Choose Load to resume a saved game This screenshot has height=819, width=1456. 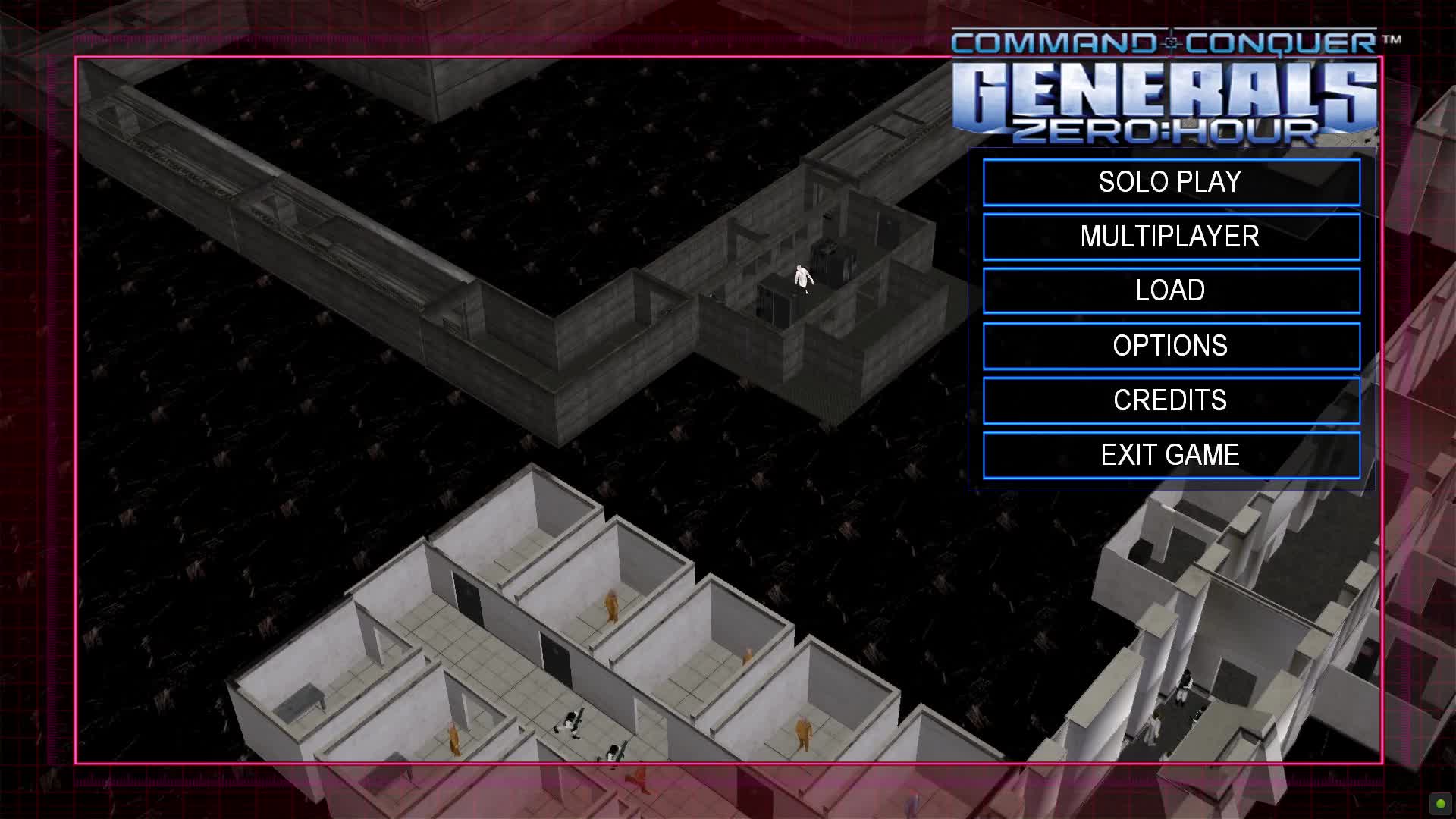(1171, 290)
